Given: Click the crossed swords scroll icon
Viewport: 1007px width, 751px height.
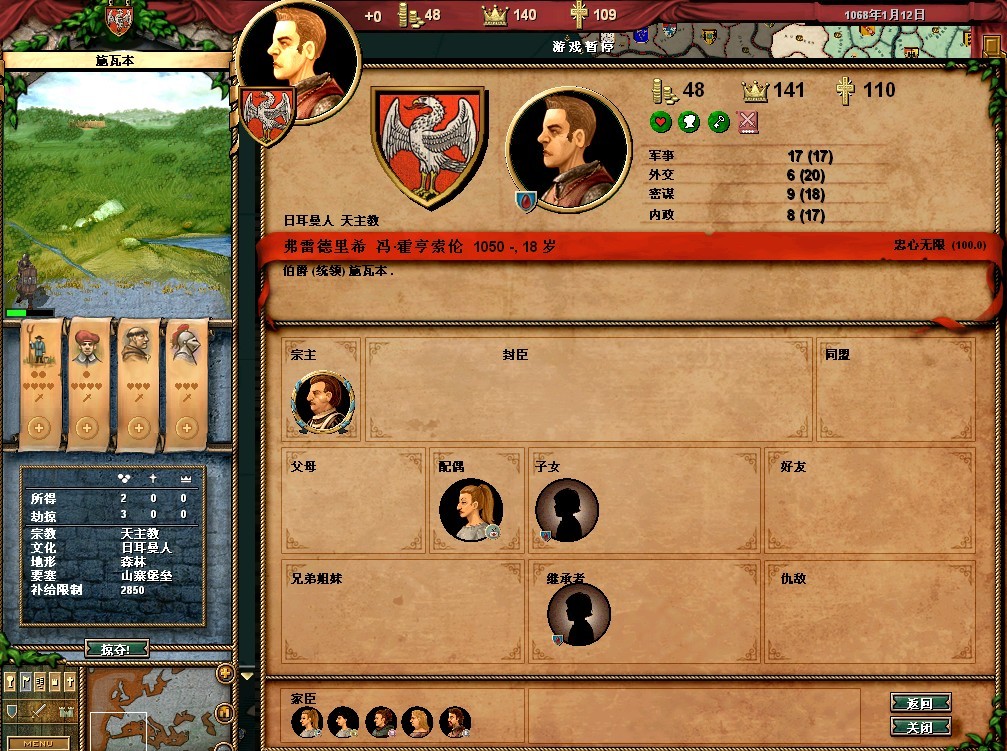Looking at the screenshot, I should click(x=748, y=122).
